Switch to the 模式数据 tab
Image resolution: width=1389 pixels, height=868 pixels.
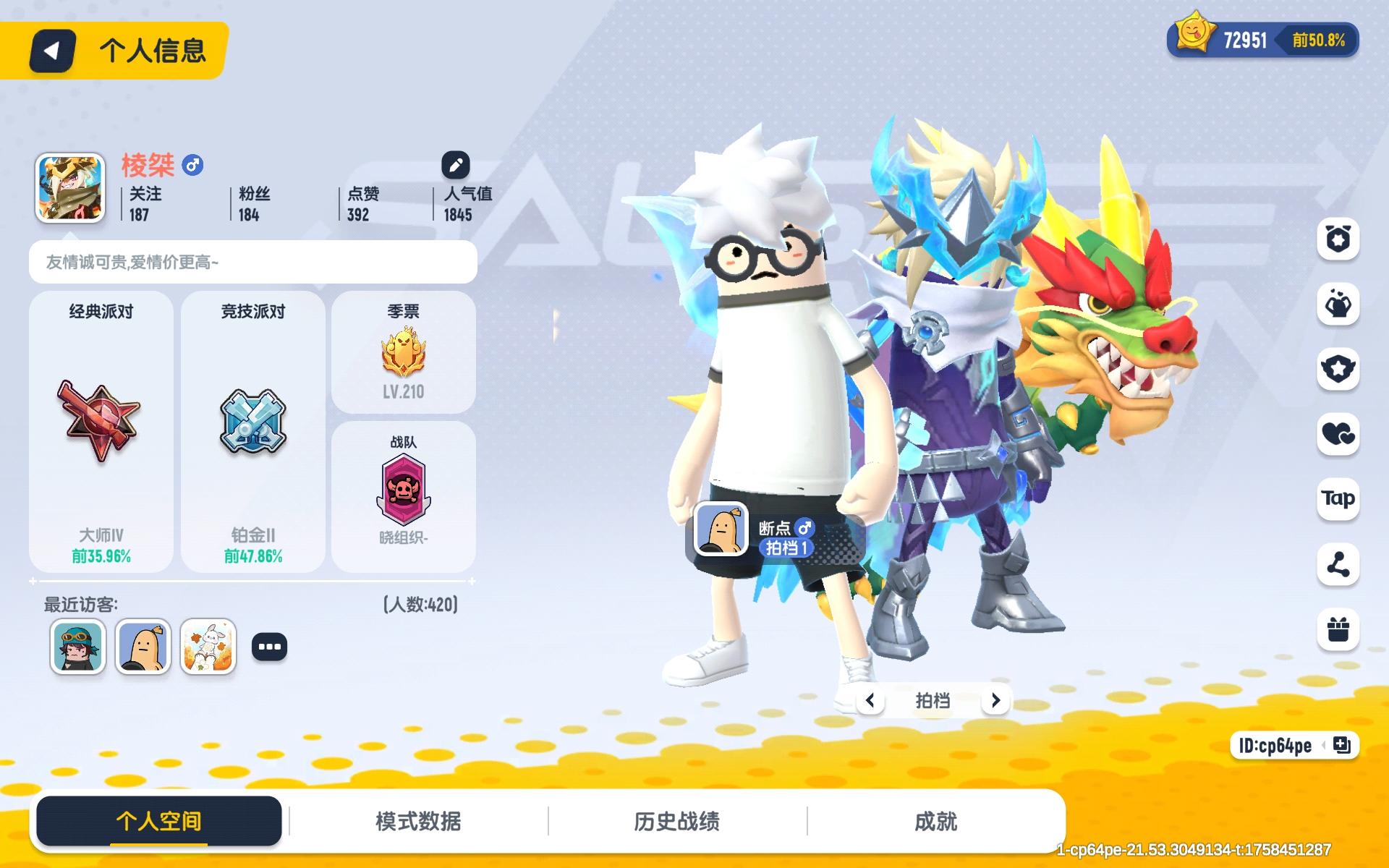tap(417, 821)
